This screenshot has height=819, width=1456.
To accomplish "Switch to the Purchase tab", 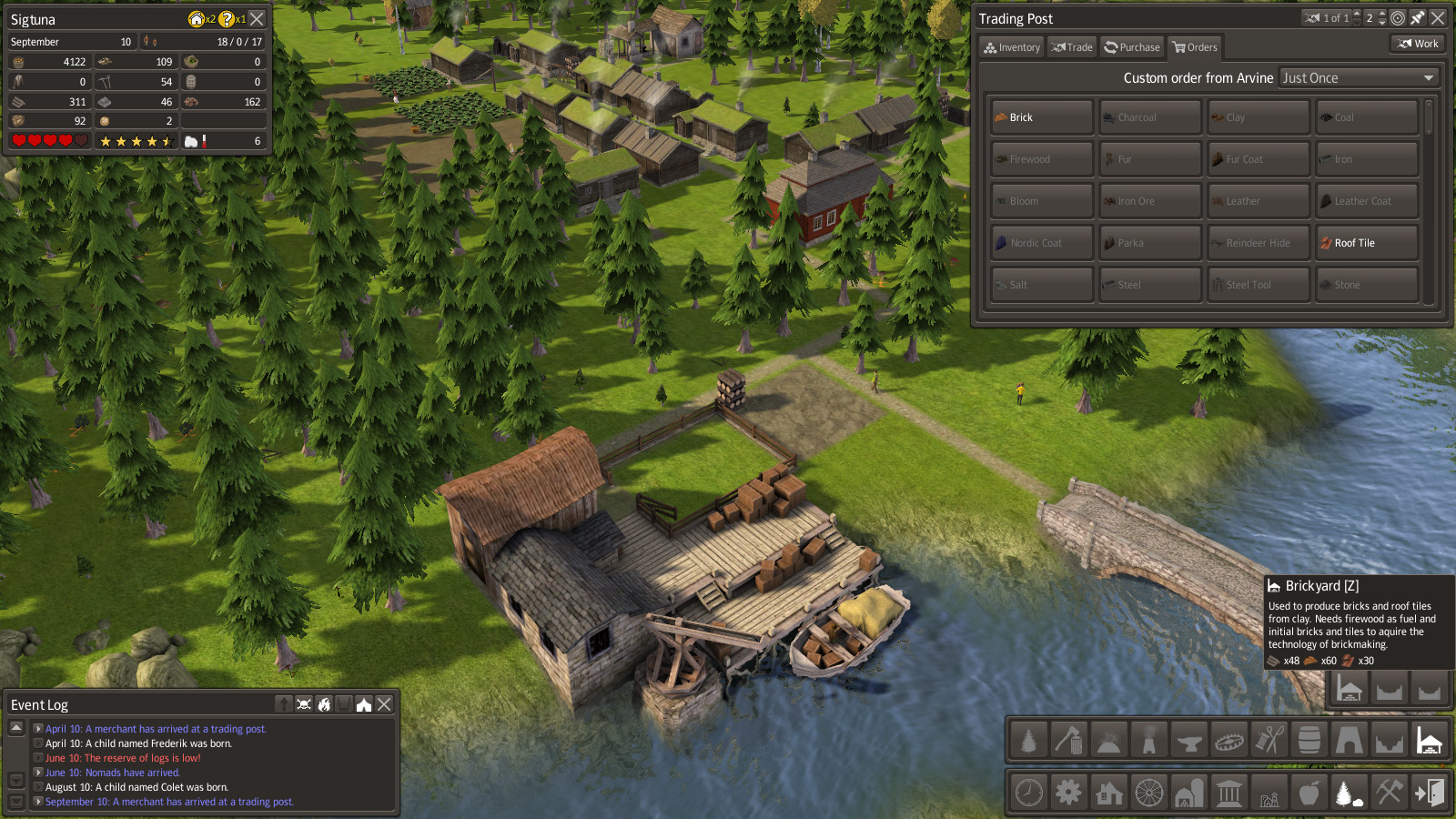I will pyautogui.click(x=1132, y=47).
